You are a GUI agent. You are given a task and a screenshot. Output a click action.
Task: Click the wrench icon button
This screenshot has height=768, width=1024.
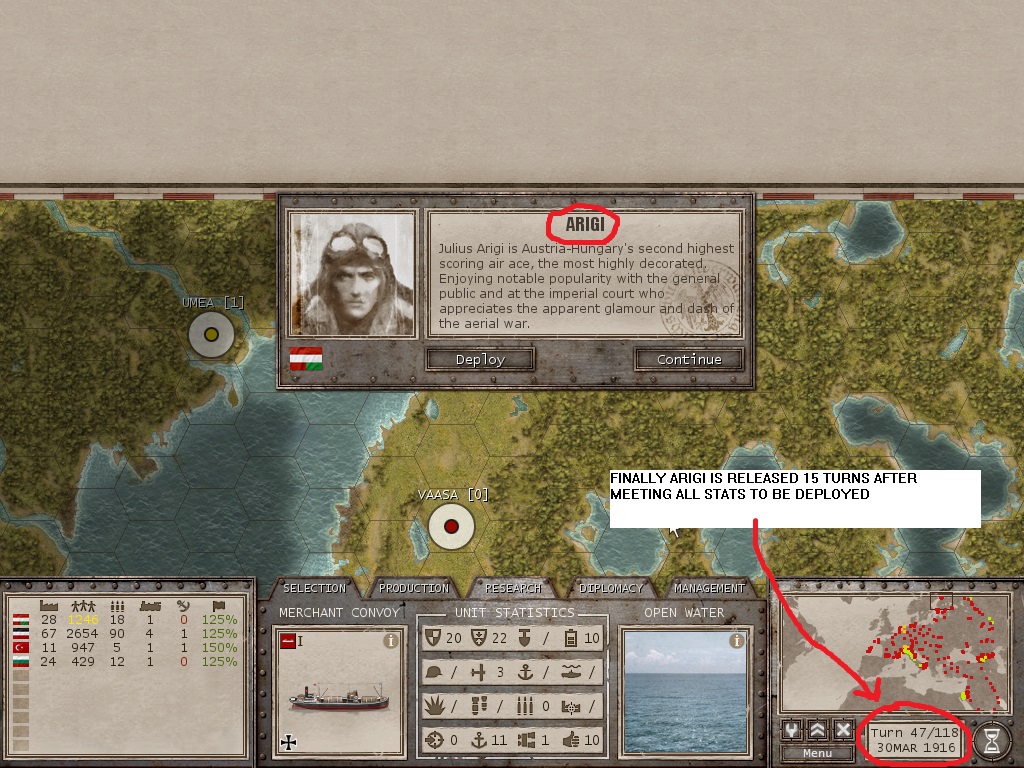(793, 731)
